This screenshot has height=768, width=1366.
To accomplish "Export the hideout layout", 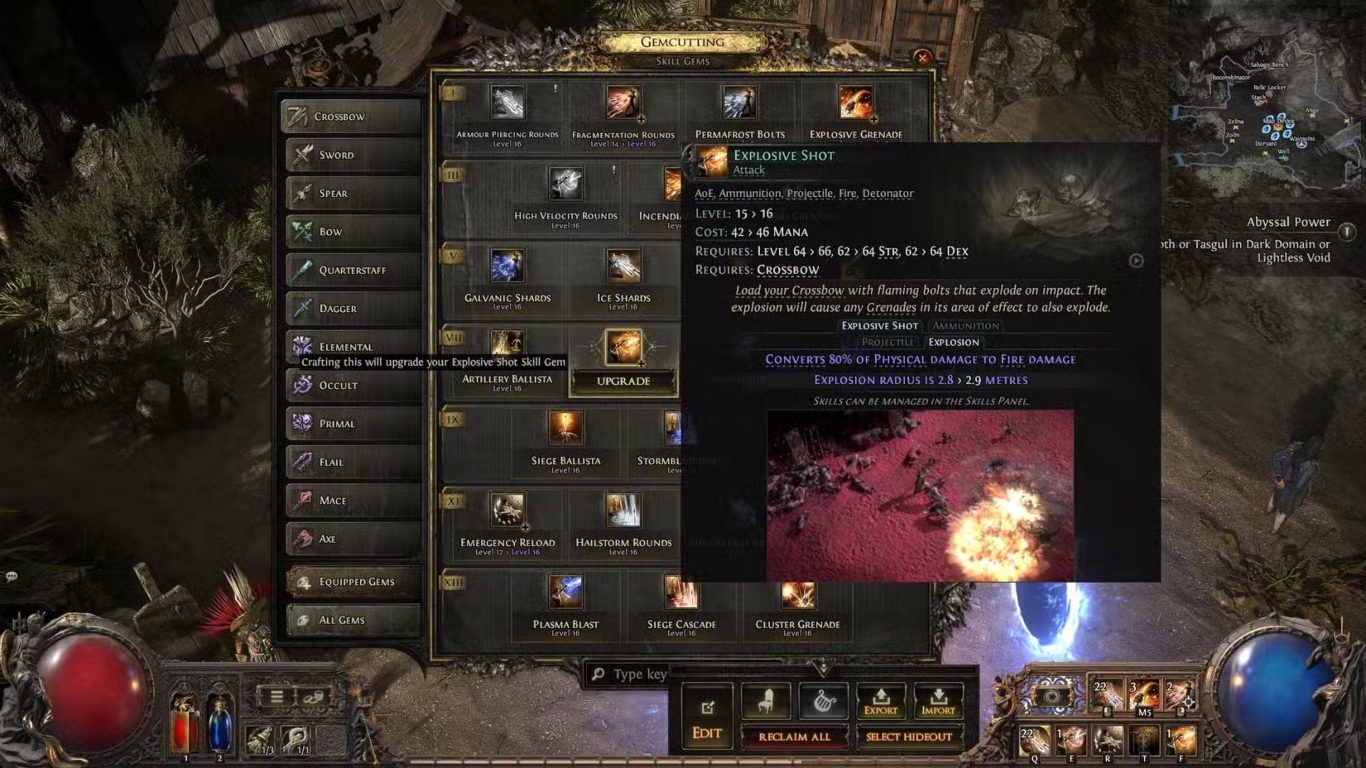I will coord(881,702).
